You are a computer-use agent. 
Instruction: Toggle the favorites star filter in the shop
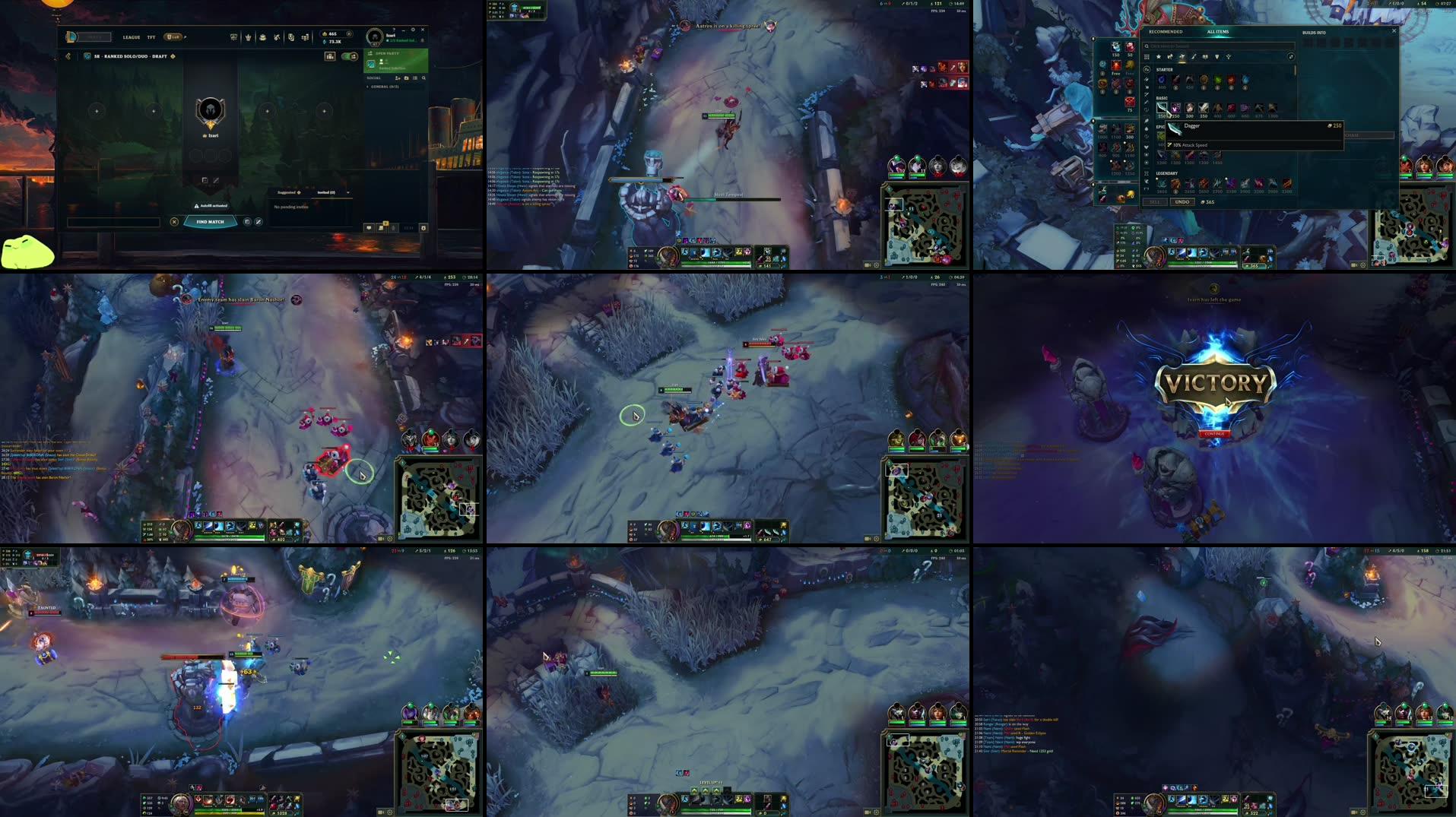1159,56
